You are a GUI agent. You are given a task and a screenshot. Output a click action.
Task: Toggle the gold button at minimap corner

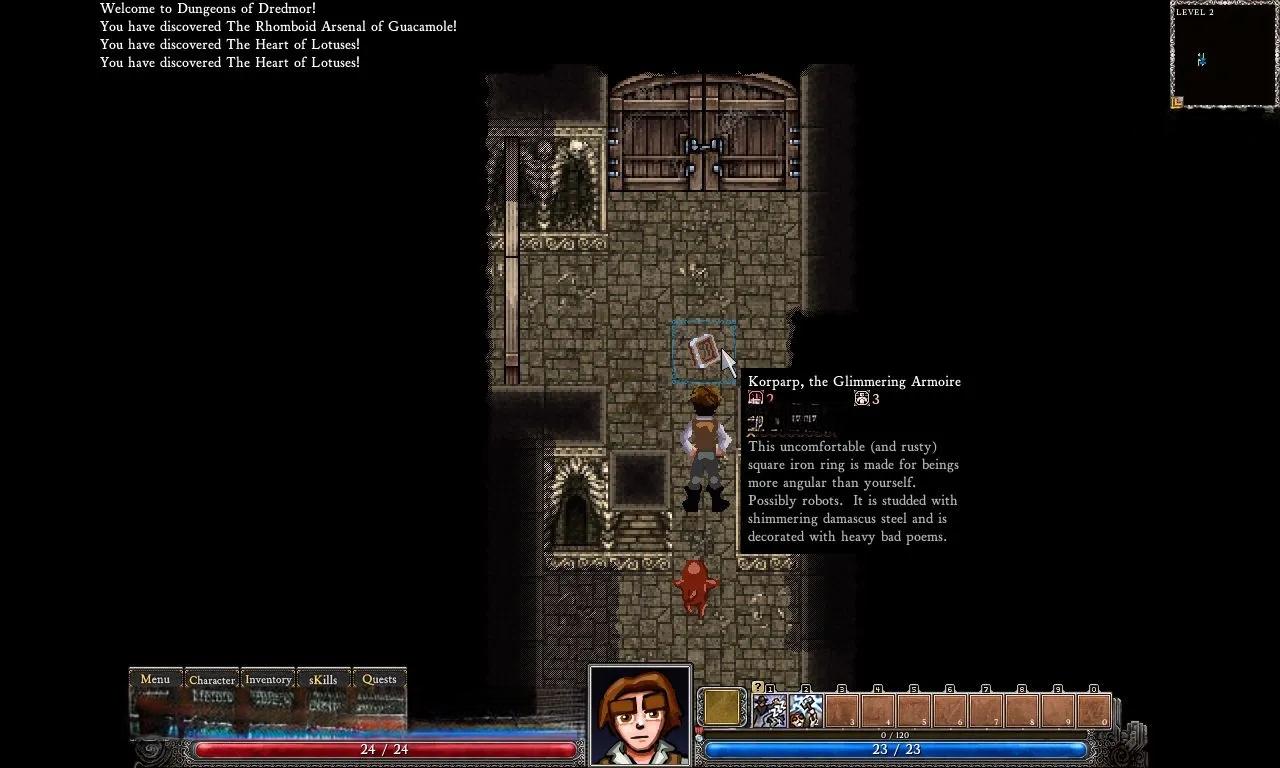(x=1178, y=101)
